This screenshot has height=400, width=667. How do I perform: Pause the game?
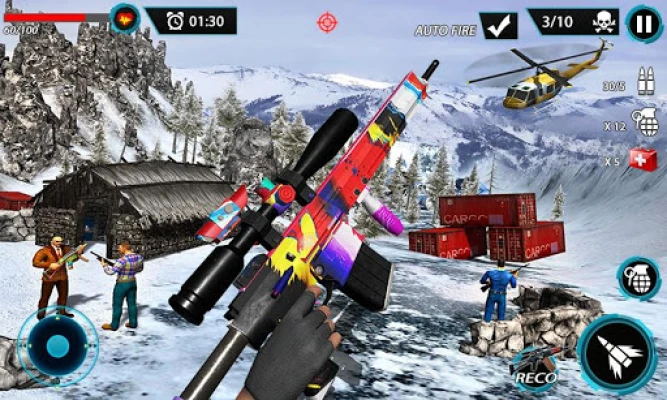click(x=643, y=23)
